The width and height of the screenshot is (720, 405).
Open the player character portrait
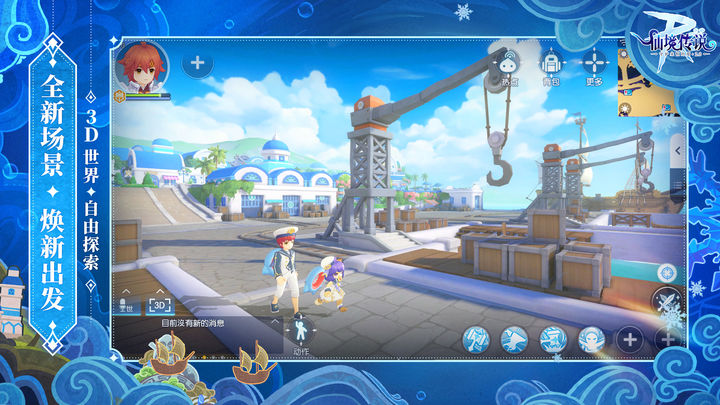(141, 65)
